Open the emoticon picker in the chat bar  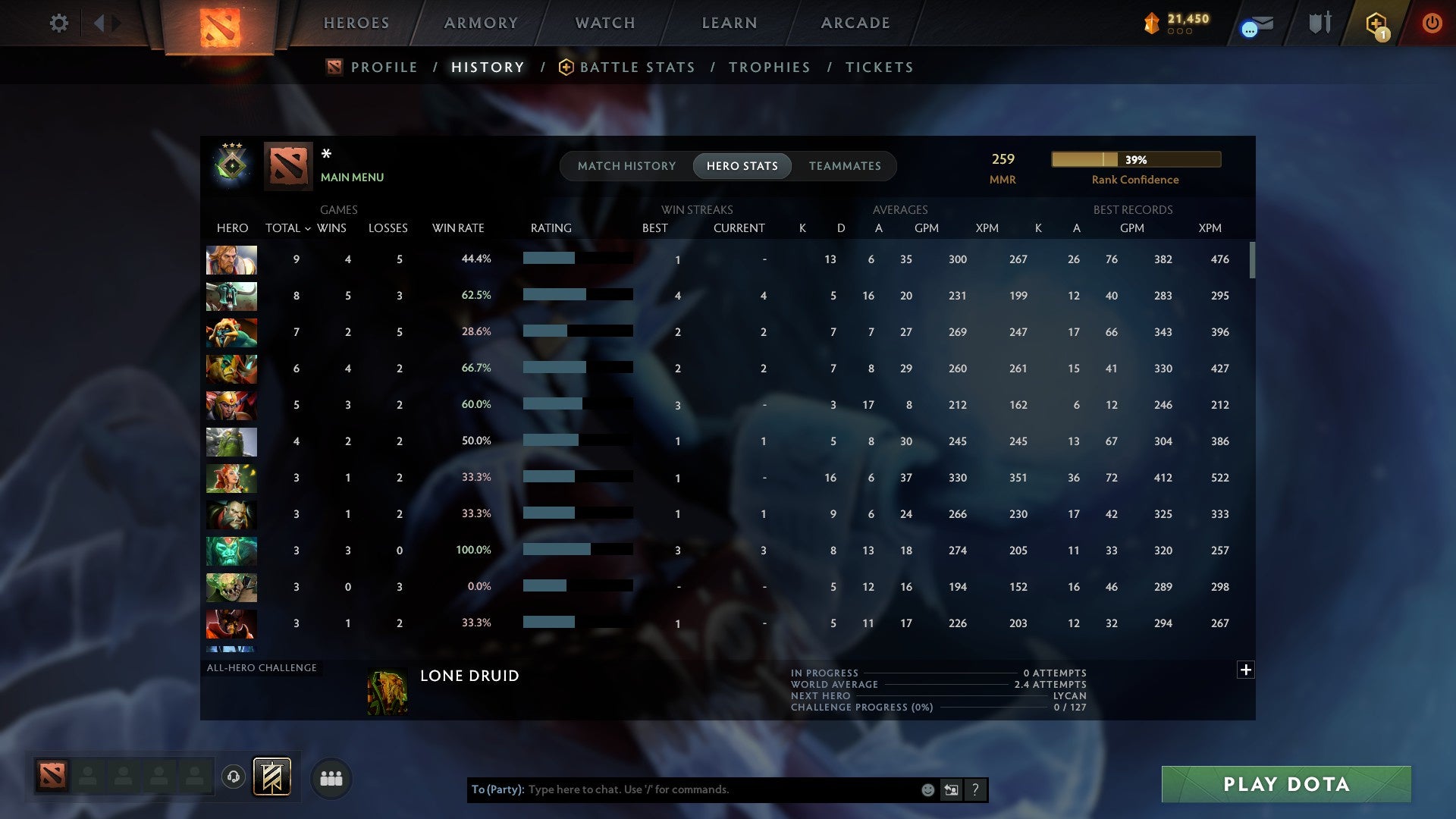coord(927,789)
